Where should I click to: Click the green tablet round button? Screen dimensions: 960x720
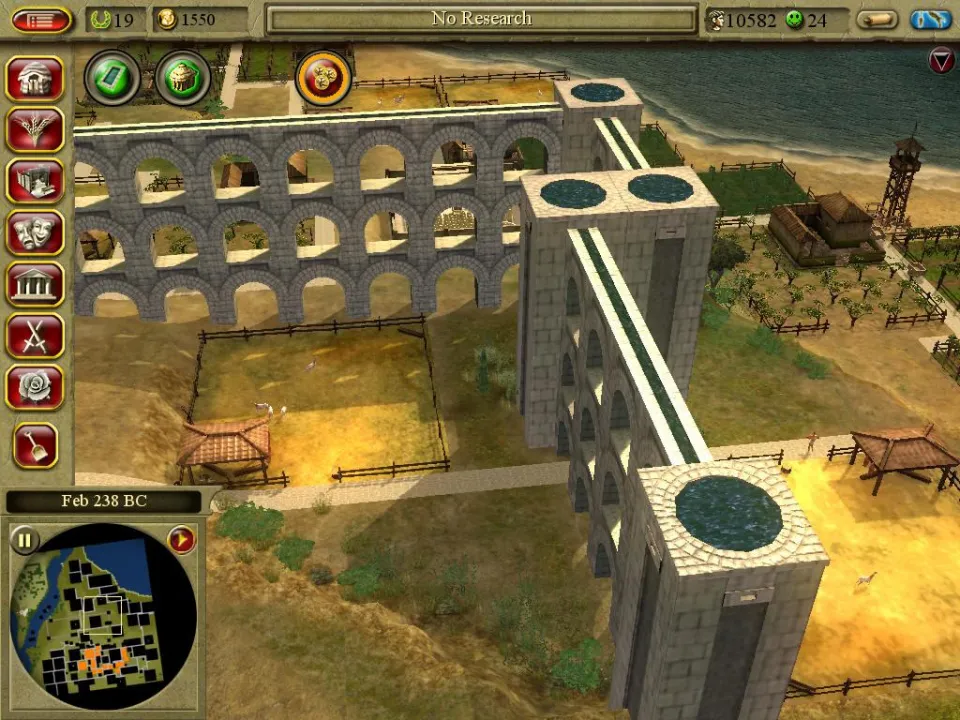(111, 77)
